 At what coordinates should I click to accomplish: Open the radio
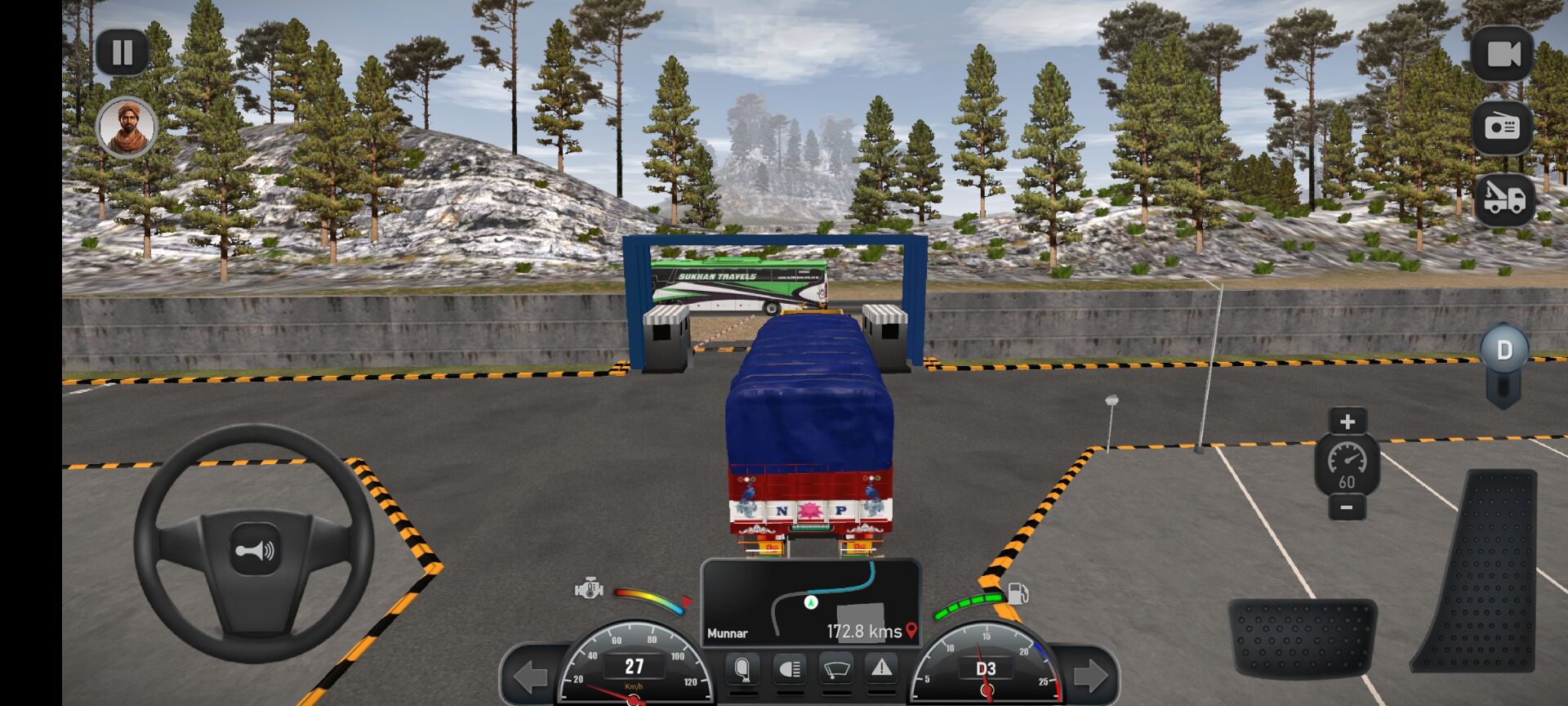click(x=1501, y=127)
